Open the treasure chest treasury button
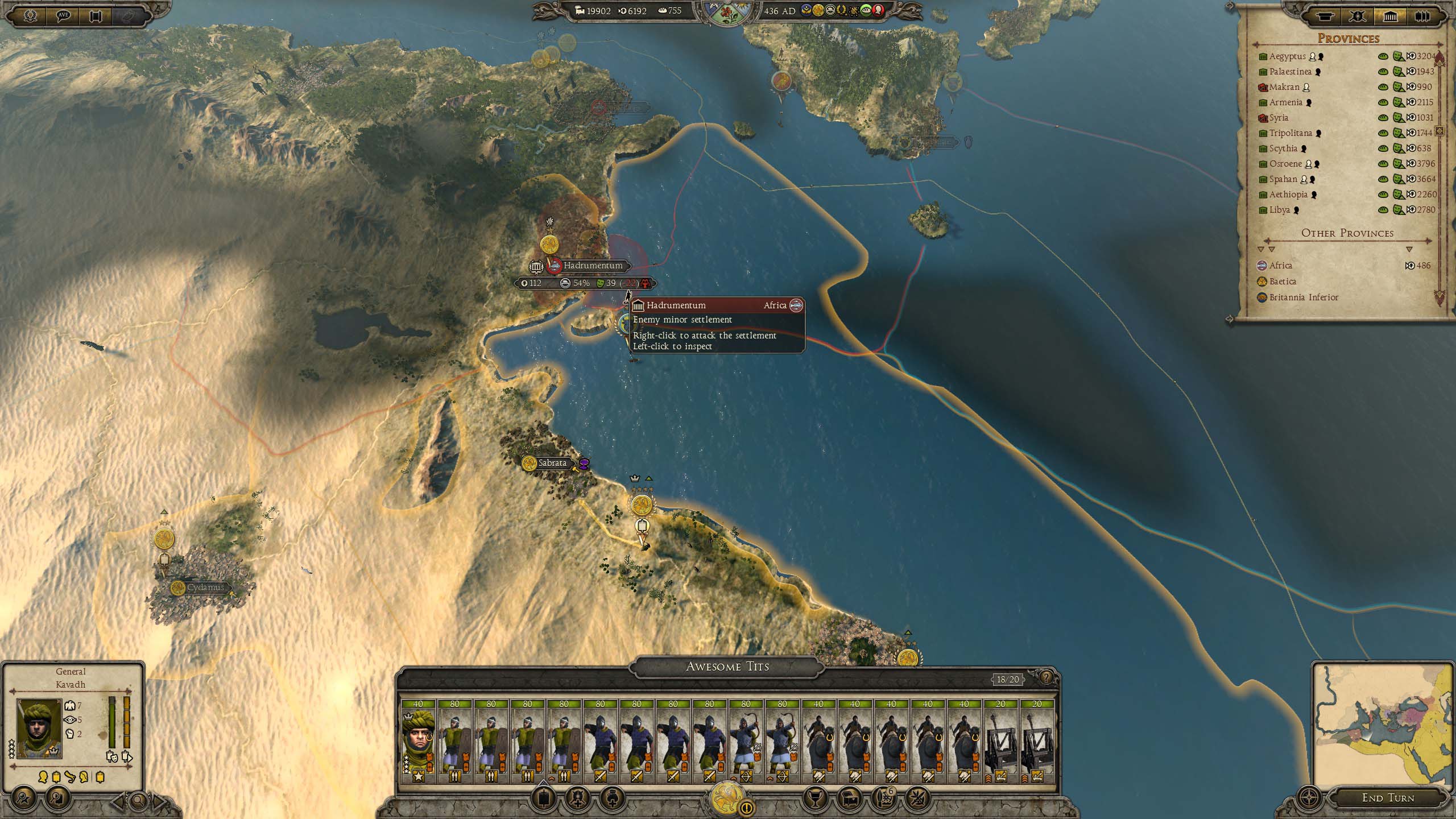1456x819 pixels. pos(849,799)
